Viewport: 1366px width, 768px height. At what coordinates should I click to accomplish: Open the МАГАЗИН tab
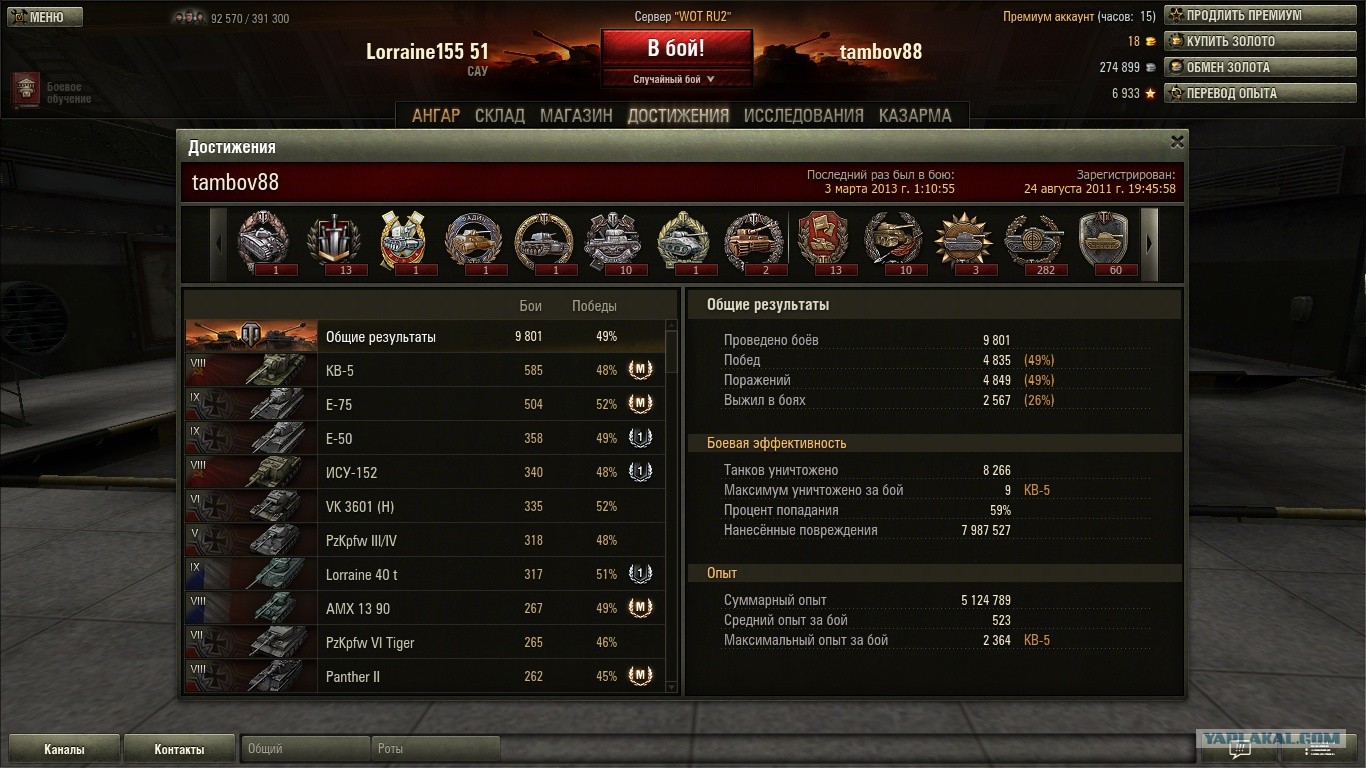[x=576, y=116]
